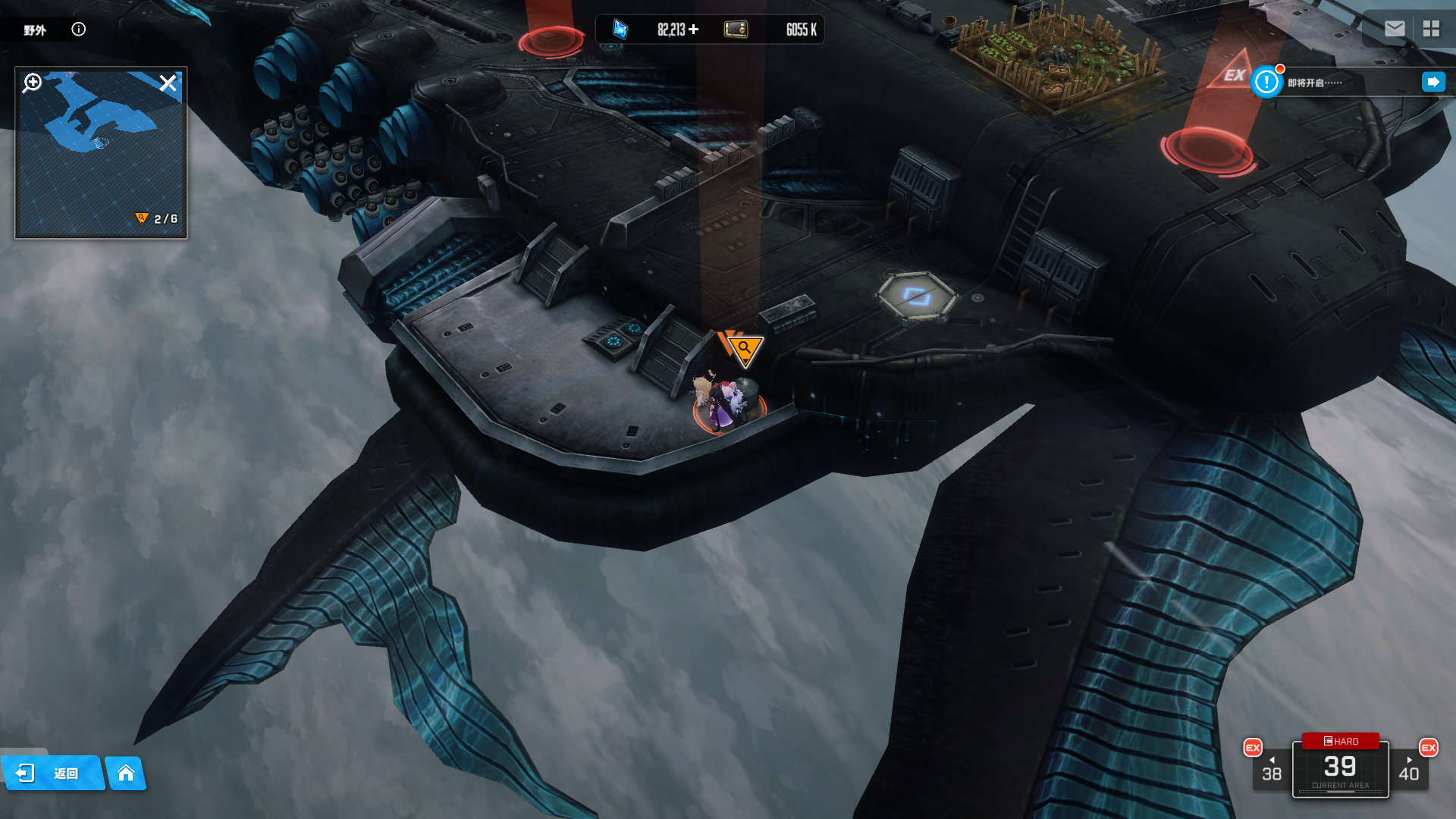Add more blue crystal currency
The image size is (1456, 819).
694,30
